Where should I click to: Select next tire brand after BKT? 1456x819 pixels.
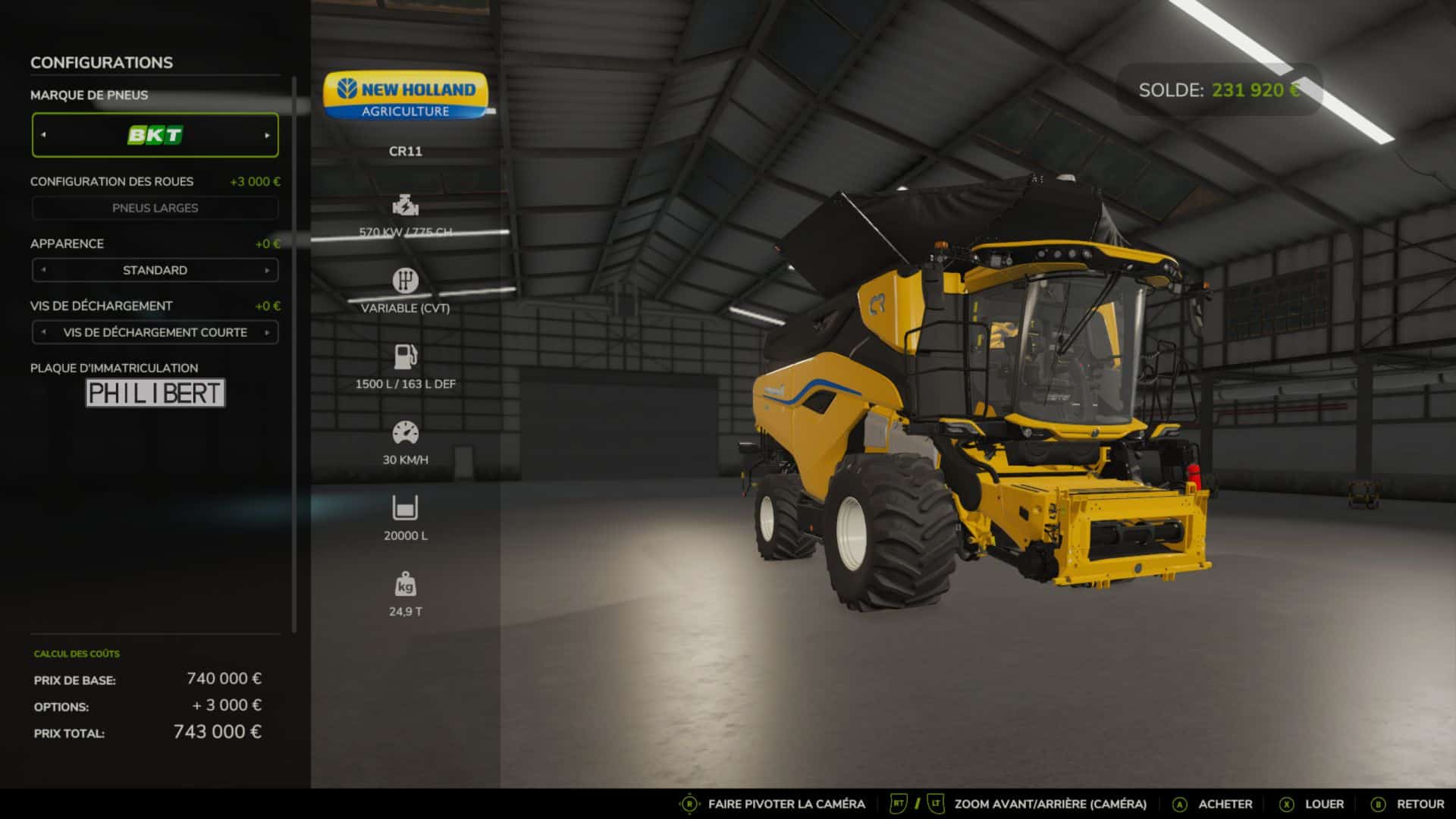[267, 135]
